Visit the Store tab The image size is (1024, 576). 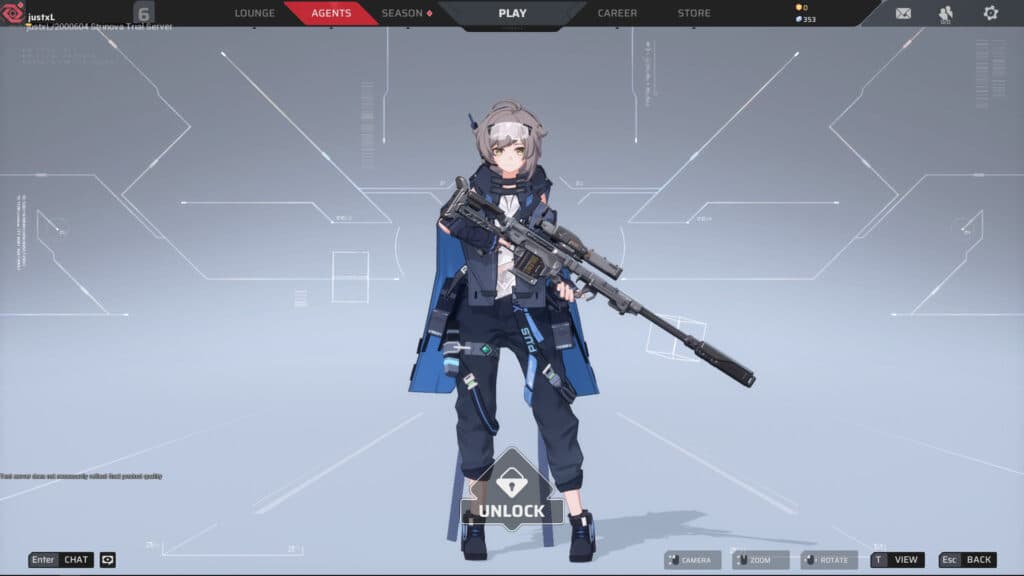[694, 13]
